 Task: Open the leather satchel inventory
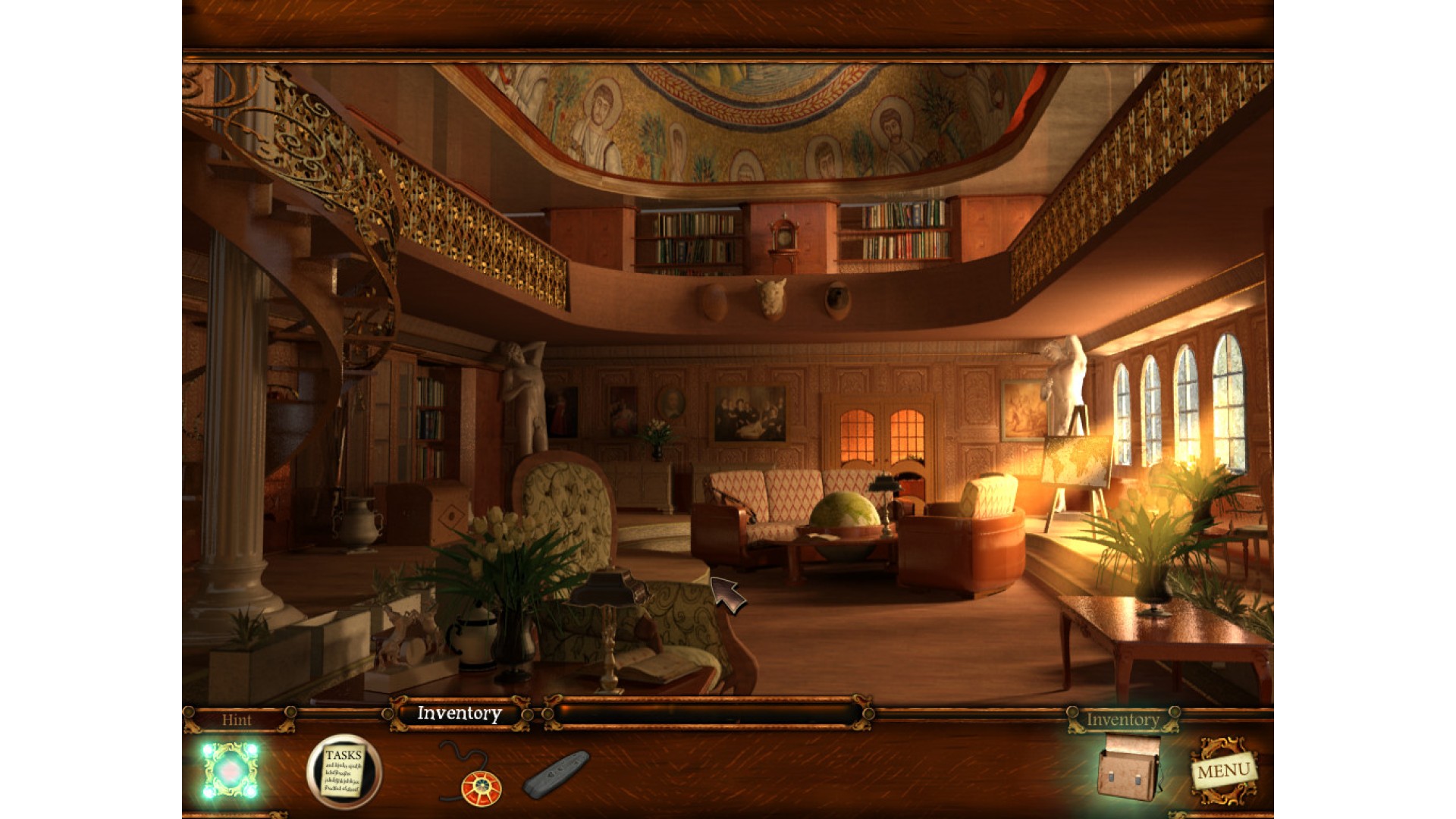1128,769
